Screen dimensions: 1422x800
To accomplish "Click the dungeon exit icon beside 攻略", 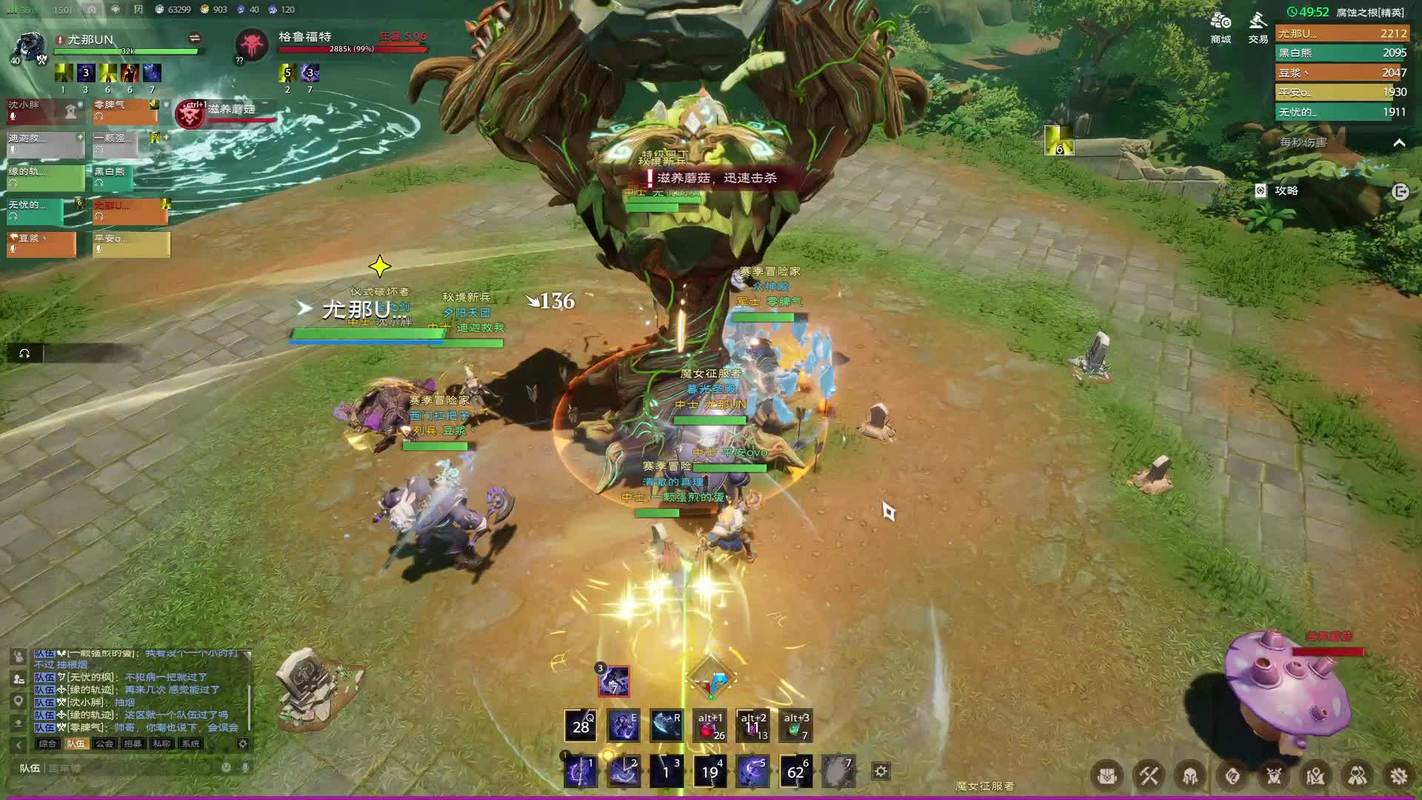I will click(x=1400, y=191).
